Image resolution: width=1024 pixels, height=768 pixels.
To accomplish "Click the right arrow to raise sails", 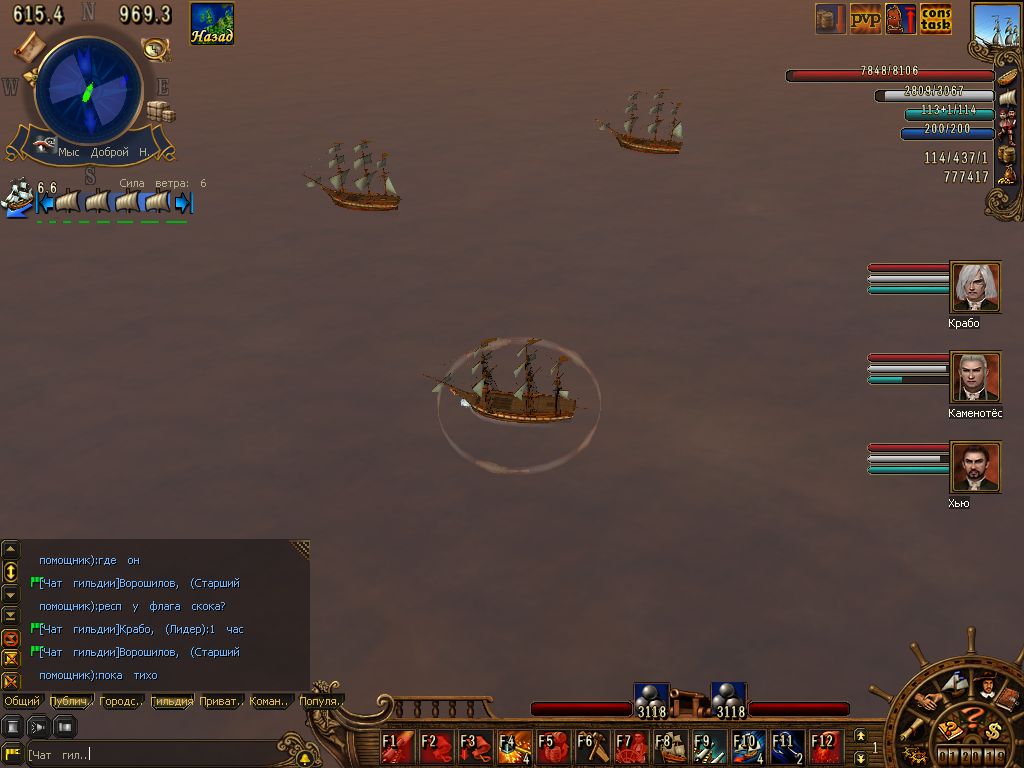I will pyautogui.click(x=183, y=203).
